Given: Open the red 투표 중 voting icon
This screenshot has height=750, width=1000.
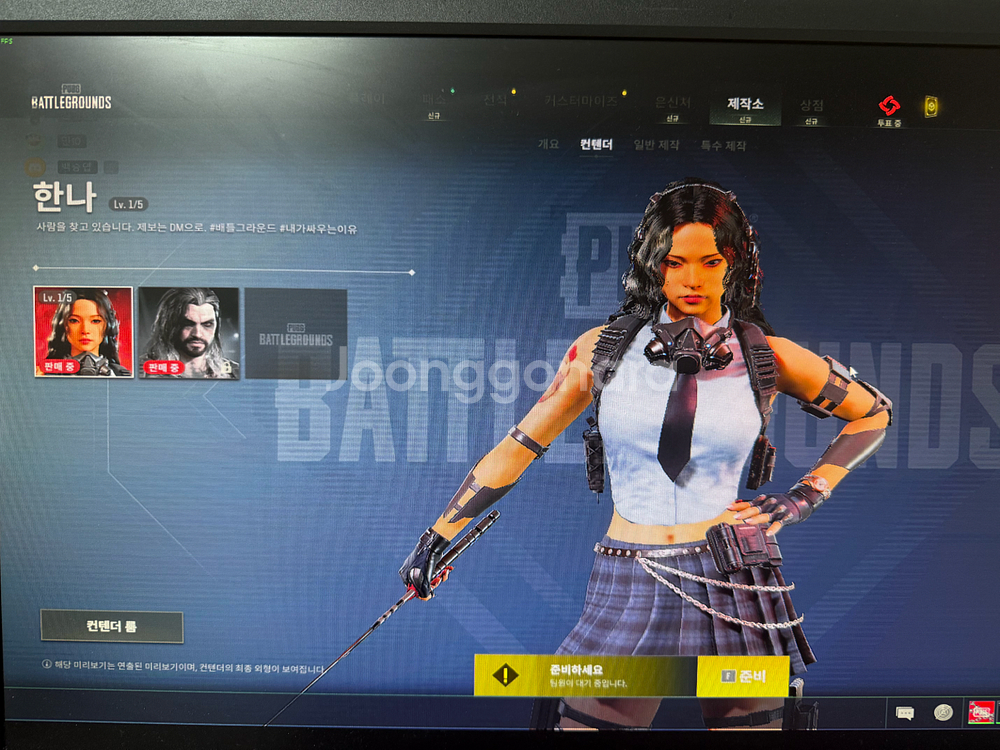Looking at the screenshot, I should click(x=889, y=108).
